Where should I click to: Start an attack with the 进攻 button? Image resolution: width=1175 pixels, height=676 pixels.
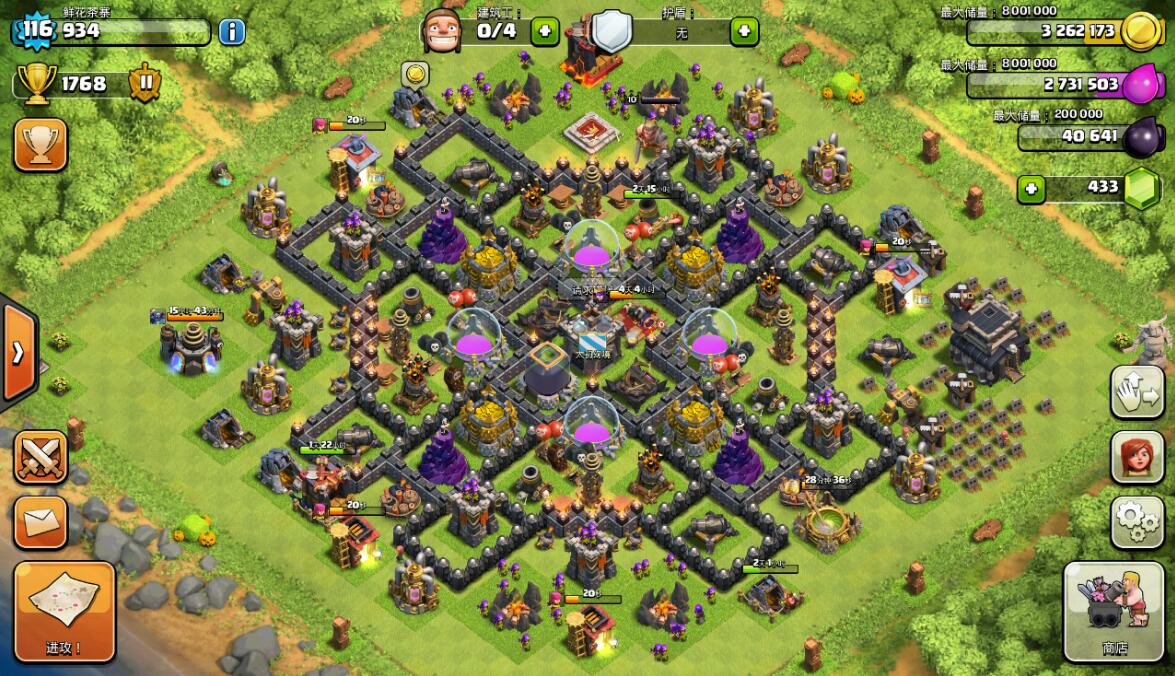coord(64,611)
